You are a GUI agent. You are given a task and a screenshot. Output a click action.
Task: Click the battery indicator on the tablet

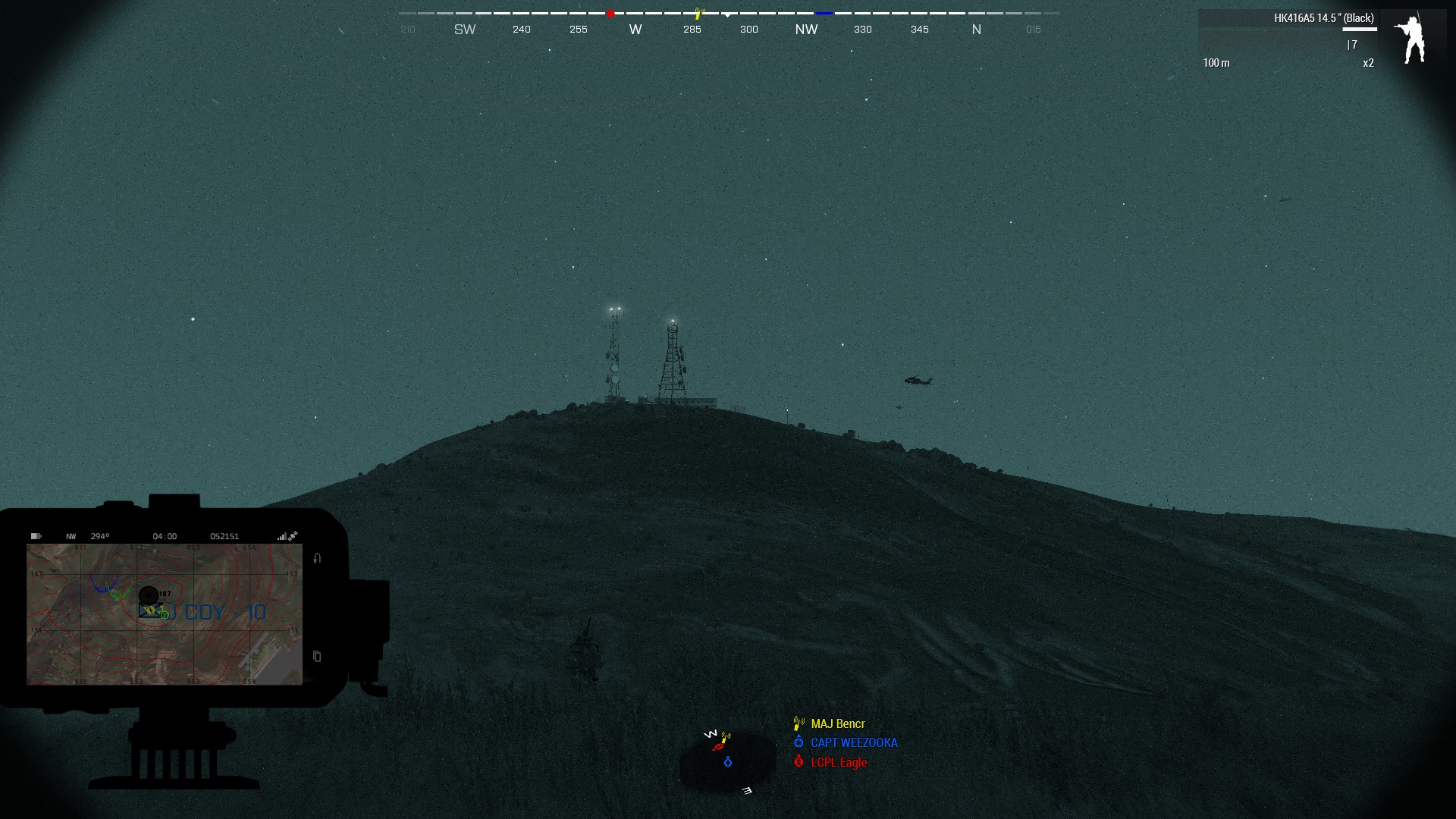38,535
